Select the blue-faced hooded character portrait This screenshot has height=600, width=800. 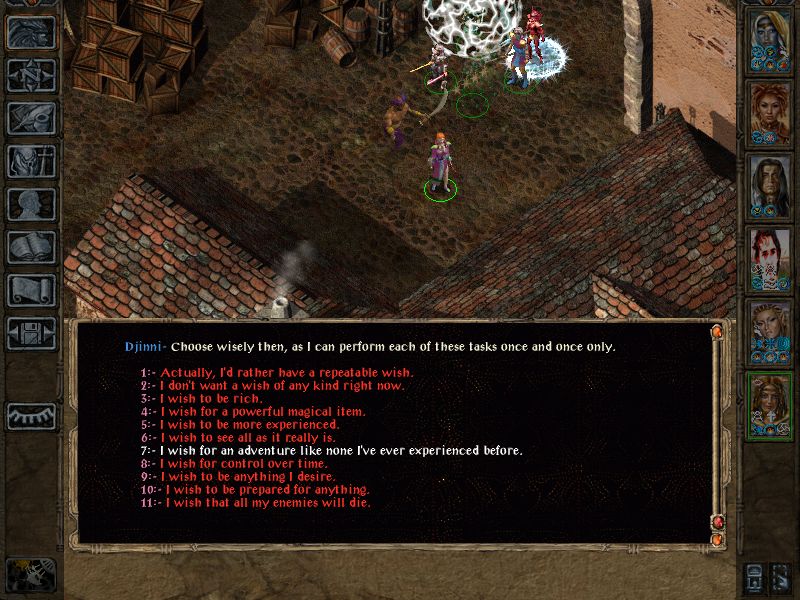click(770, 40)
